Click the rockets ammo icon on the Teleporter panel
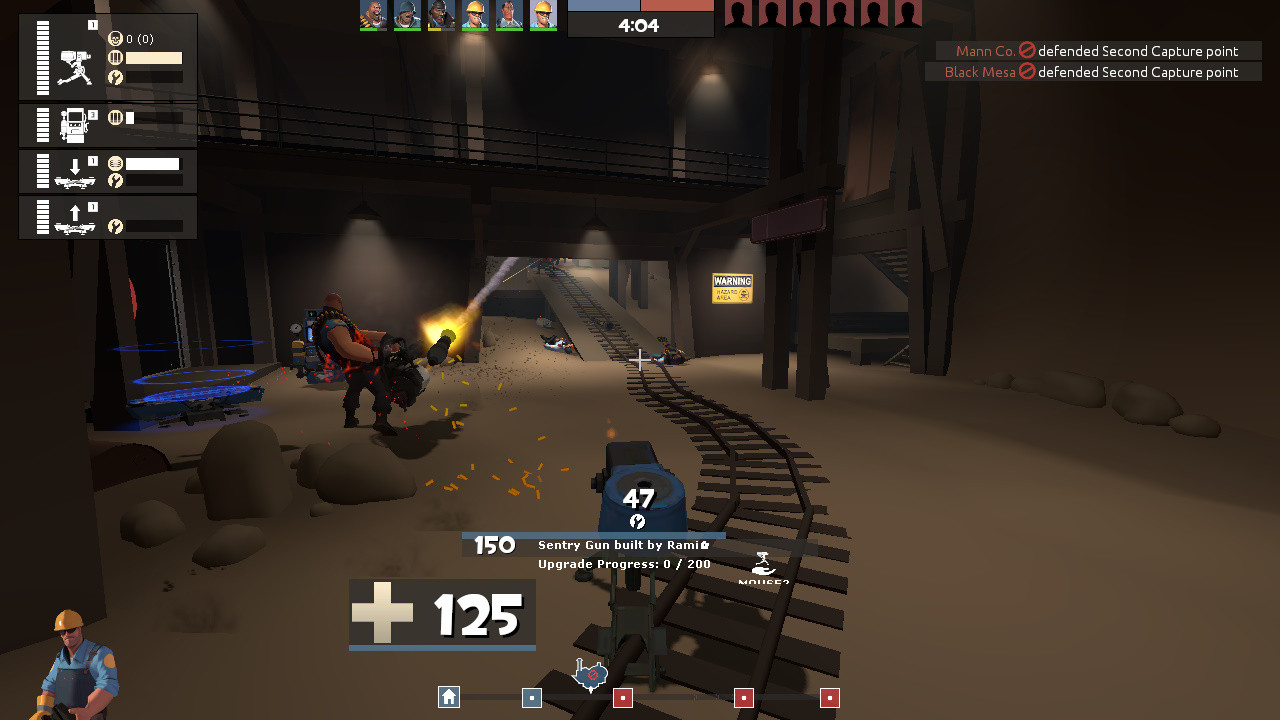This screenshot has height=720, width=1280. (x=116, y=162)
